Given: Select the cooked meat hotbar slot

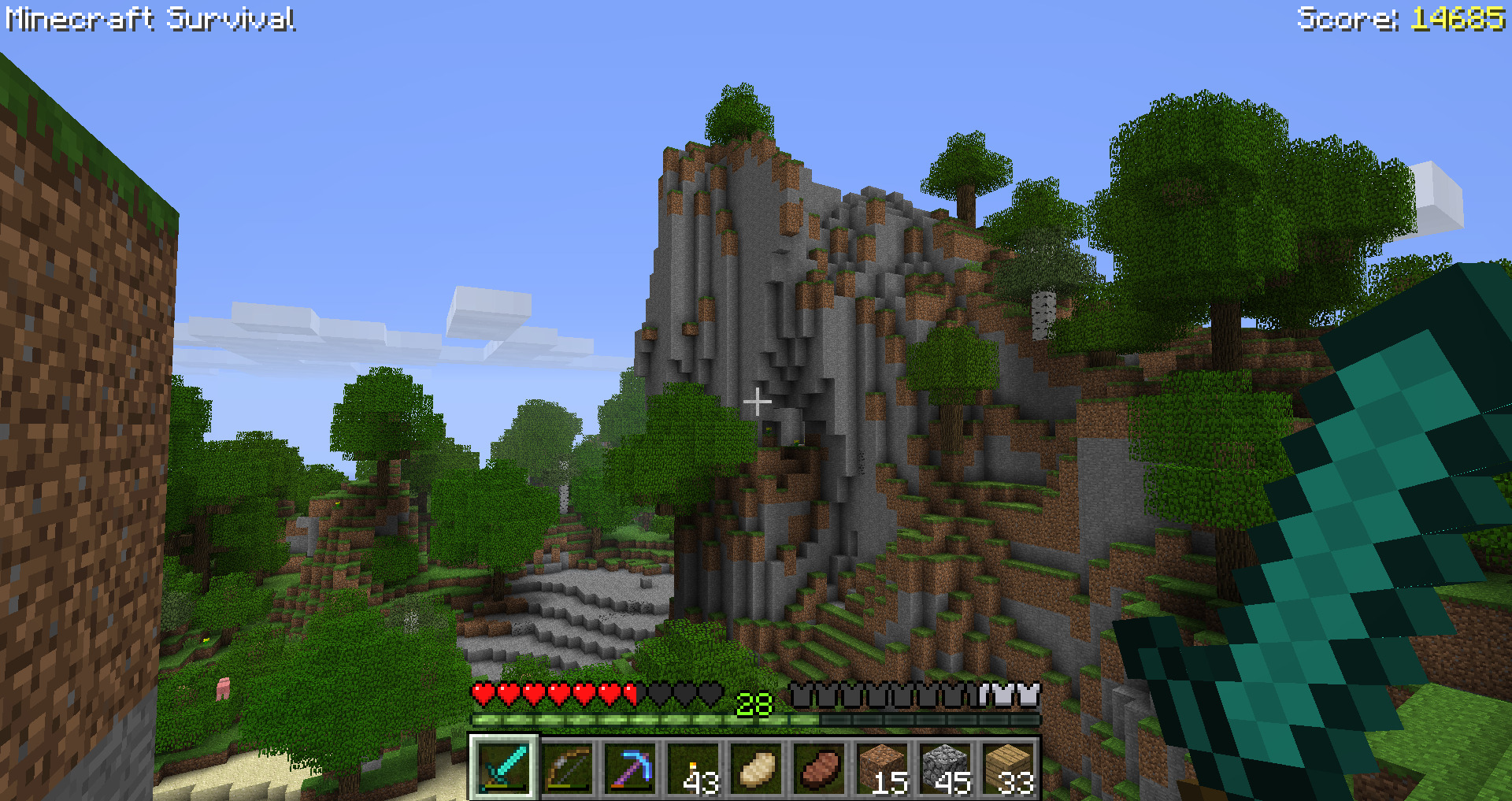Looking at the screenshot, I should click(x=819, y=767).
